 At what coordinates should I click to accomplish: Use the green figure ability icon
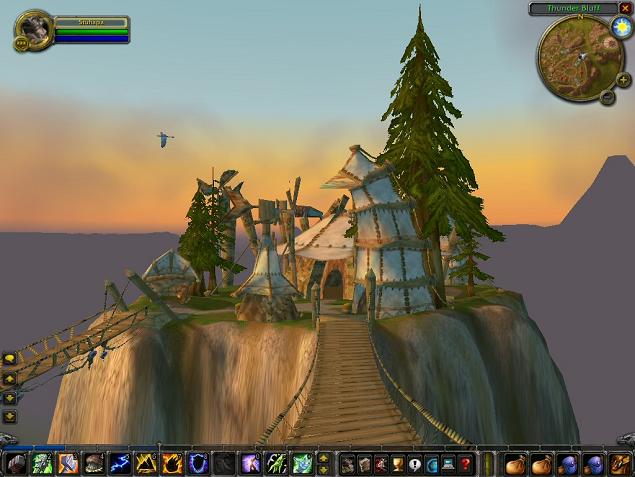click(x=301, y=464)
